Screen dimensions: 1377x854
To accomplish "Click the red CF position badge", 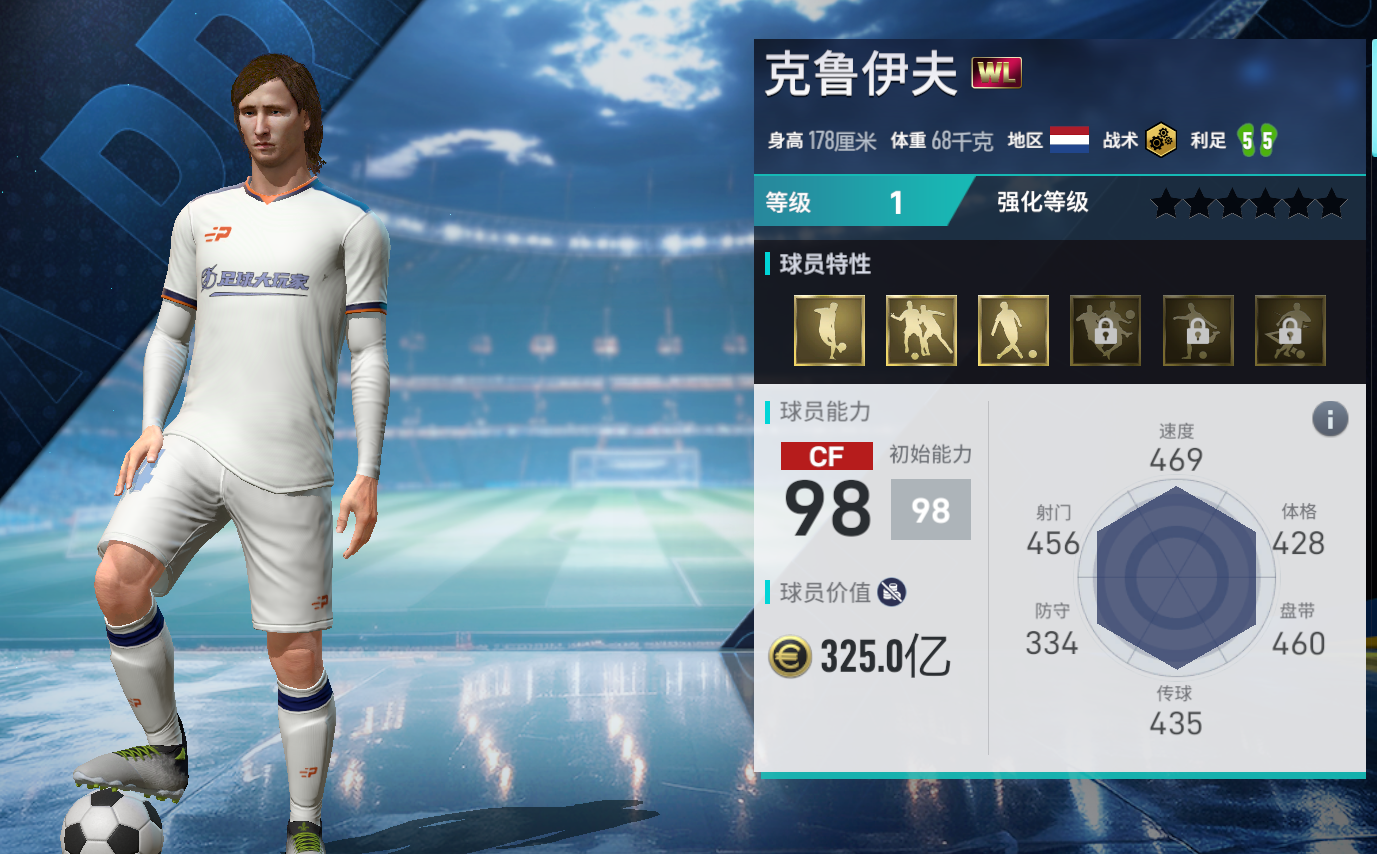I will [x=826, y=457].
